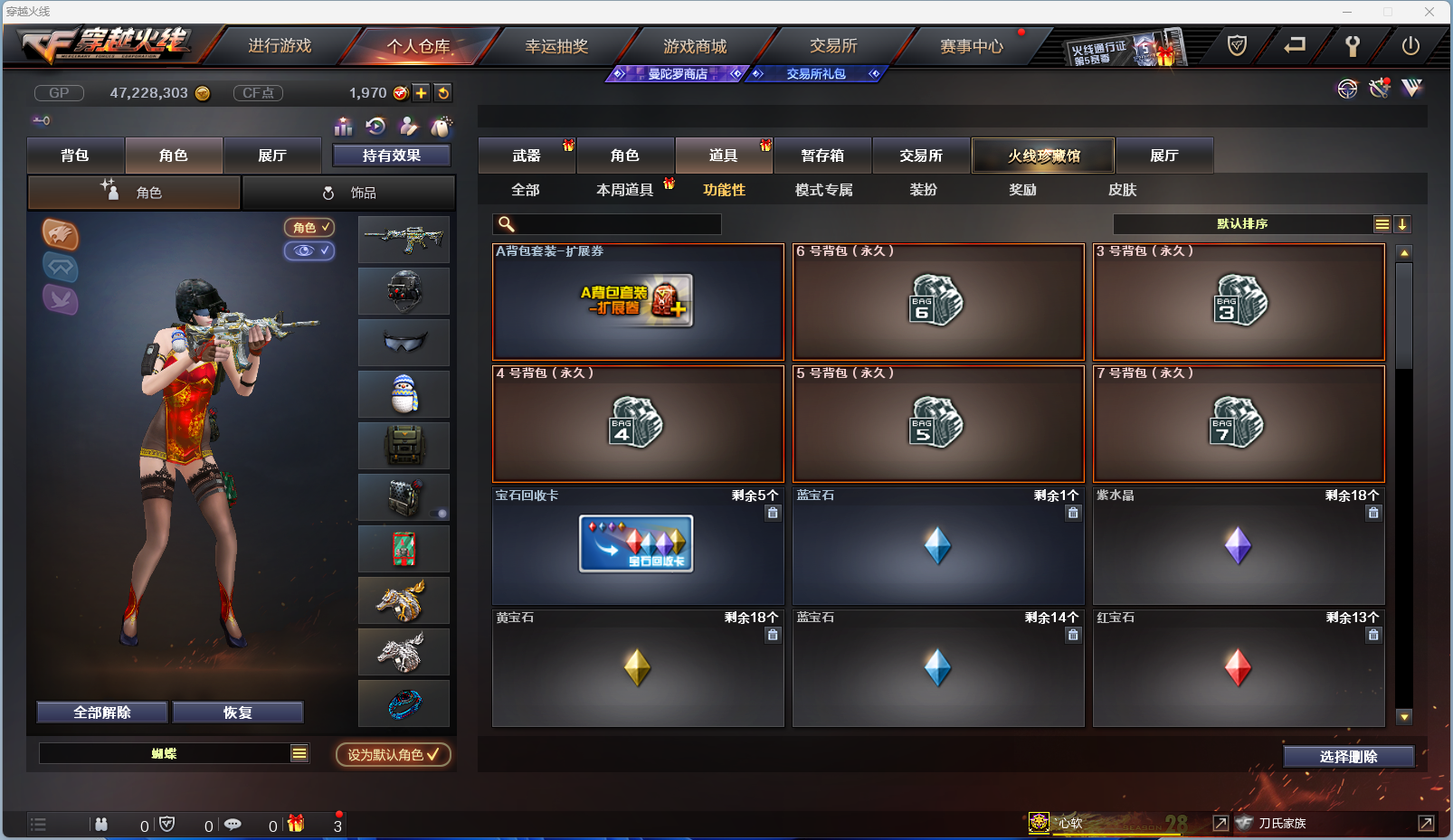Open the 幸运抽奖 menu at the top
1453x840 pixels.
[555, 44]
